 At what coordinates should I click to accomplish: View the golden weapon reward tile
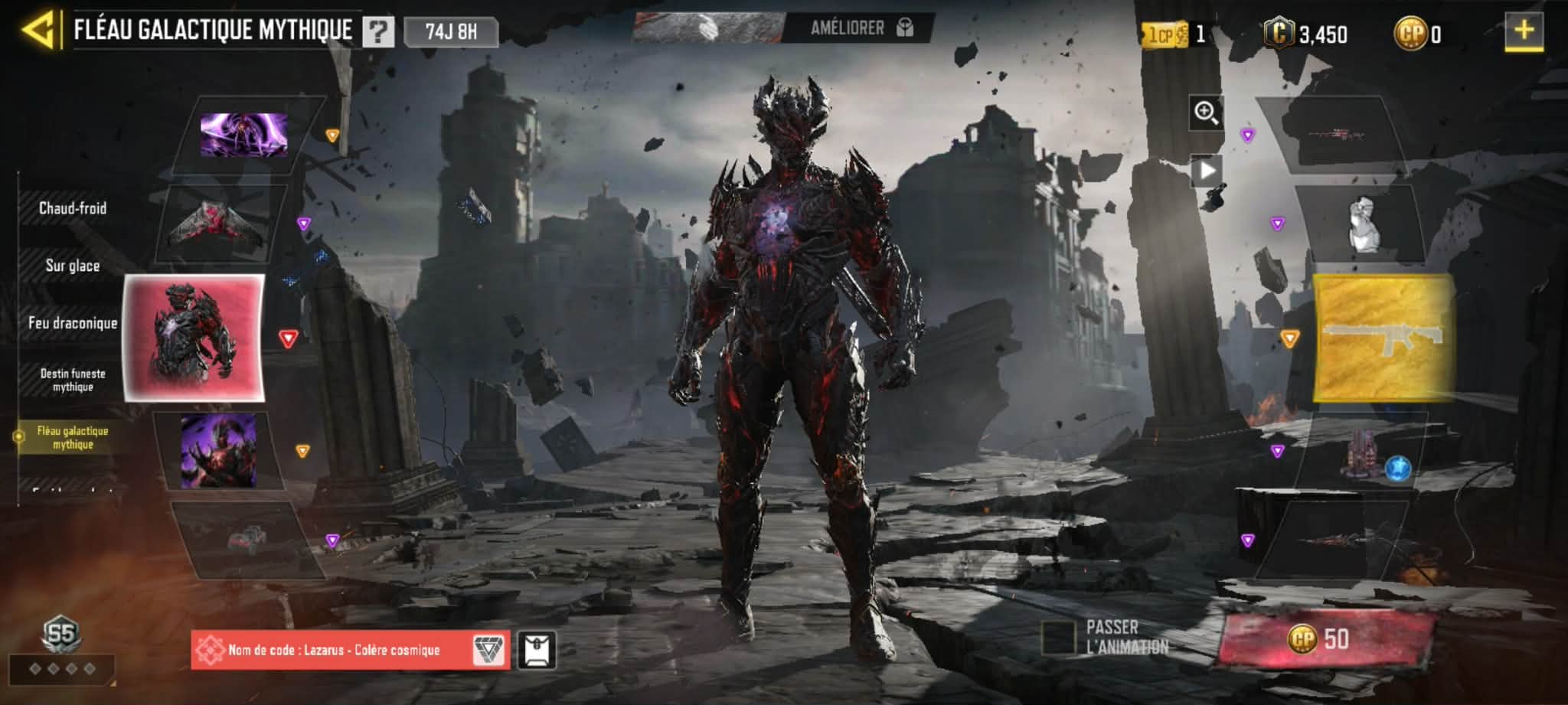point(1384,338)
